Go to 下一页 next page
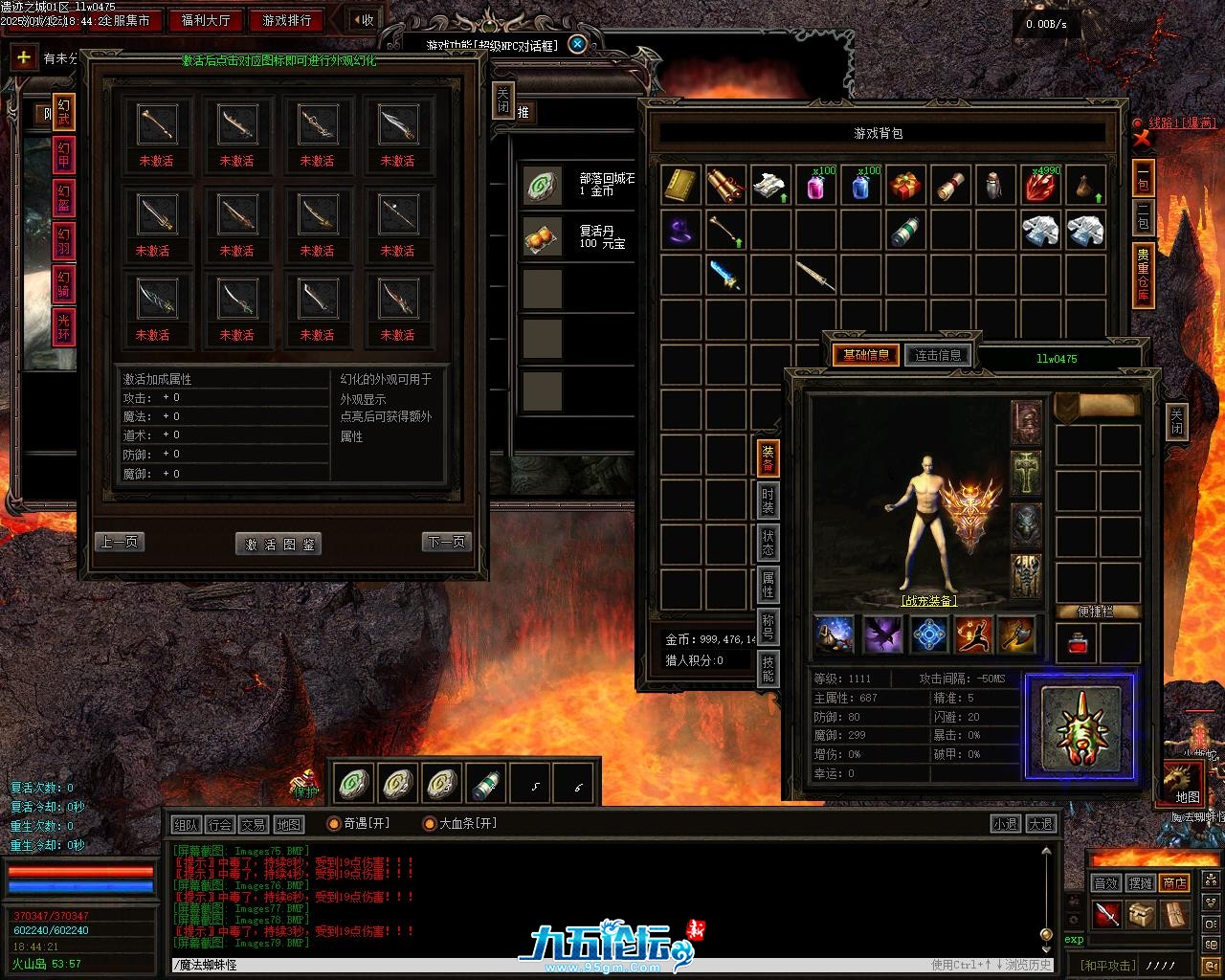This screenshot has width=1225, height=980. click(446, 542)
